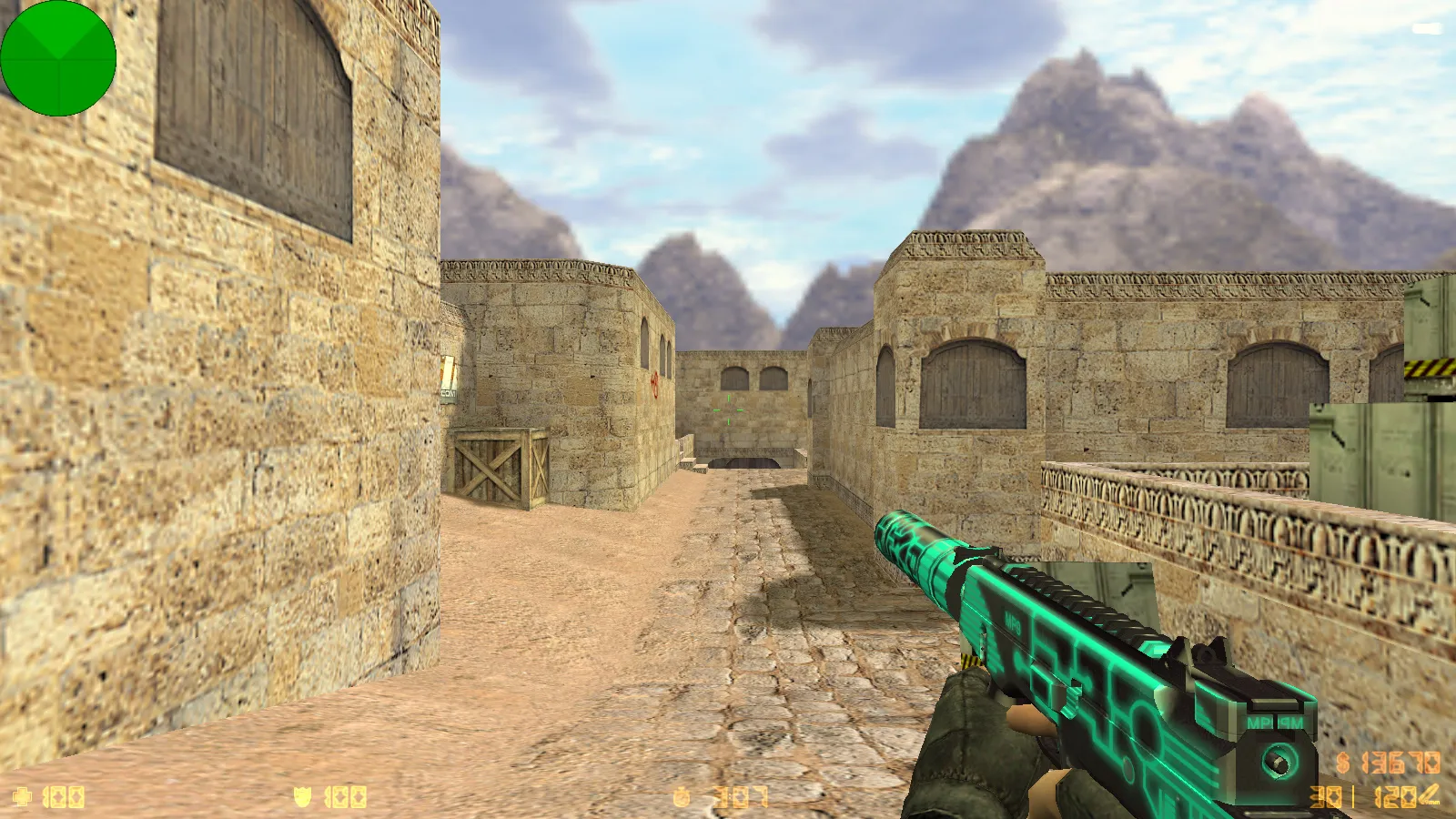Image resolution: width=1456 pixels, height=819 pixels.
Task: Click the round timer clock icon
Action: pyautogui.click(x=682, y=795)
